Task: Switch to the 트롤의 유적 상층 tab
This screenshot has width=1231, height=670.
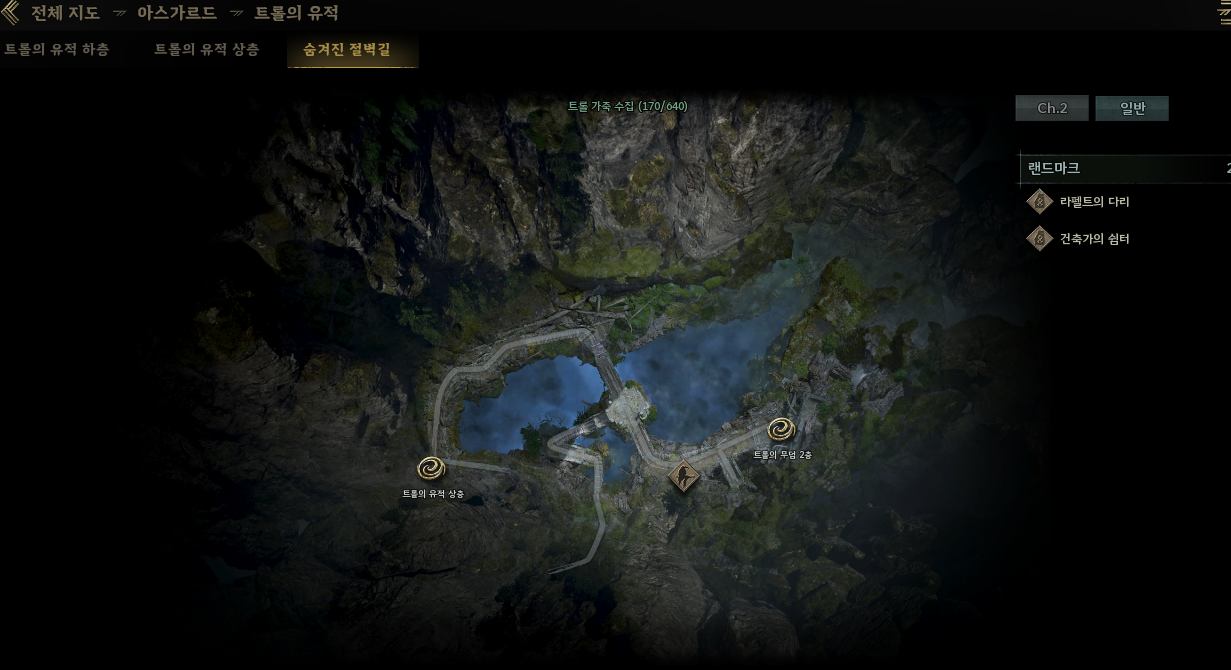Action: click(x=206, y=49)
